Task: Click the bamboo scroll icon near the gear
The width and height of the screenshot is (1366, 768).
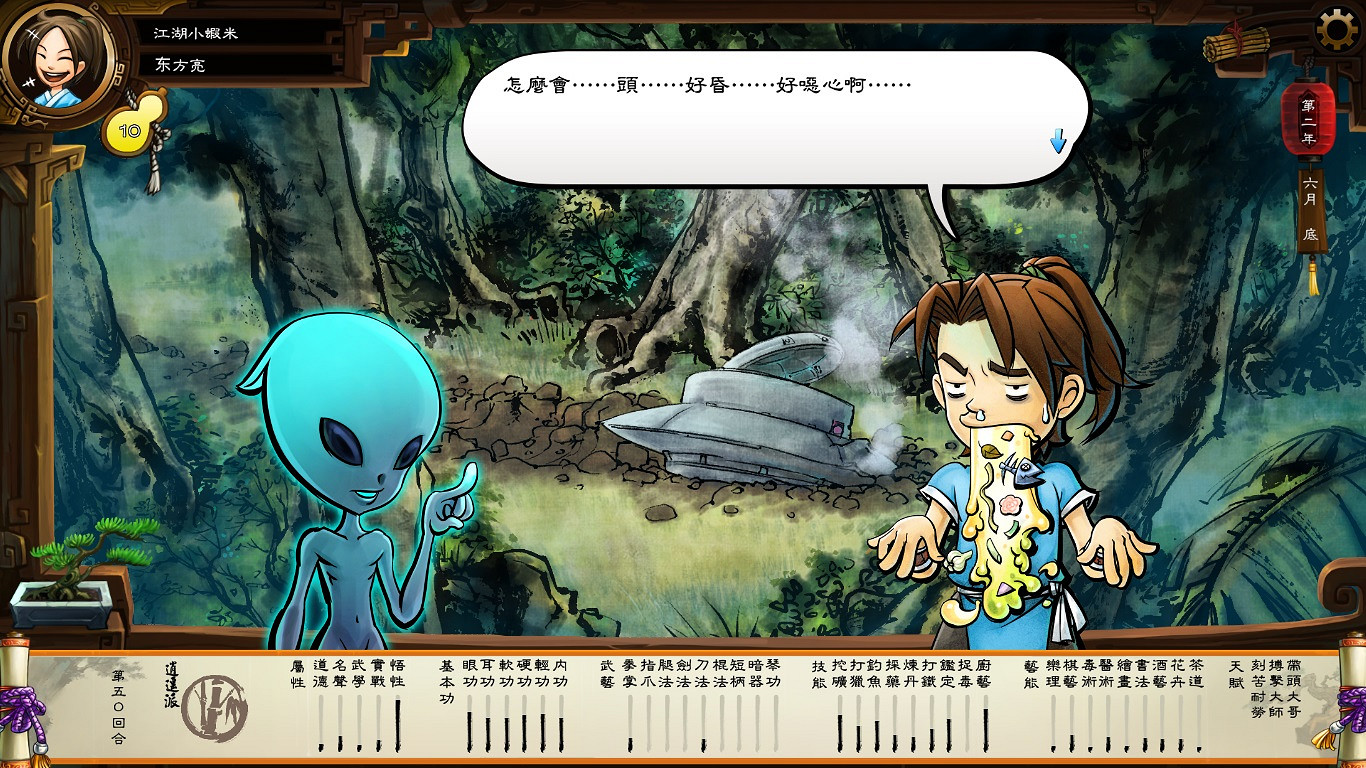Action: tap(1237, 42)
